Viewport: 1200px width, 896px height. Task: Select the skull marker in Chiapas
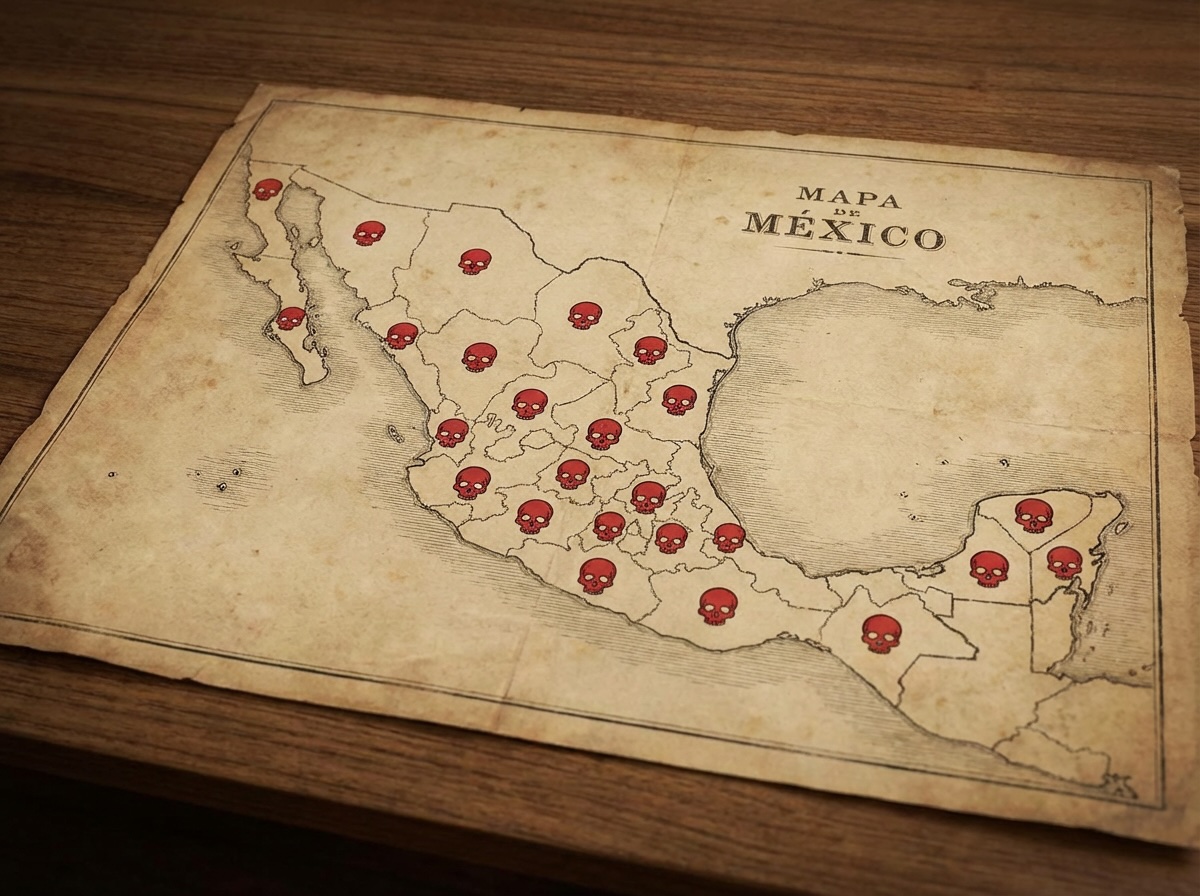click(x=881, y=634)
